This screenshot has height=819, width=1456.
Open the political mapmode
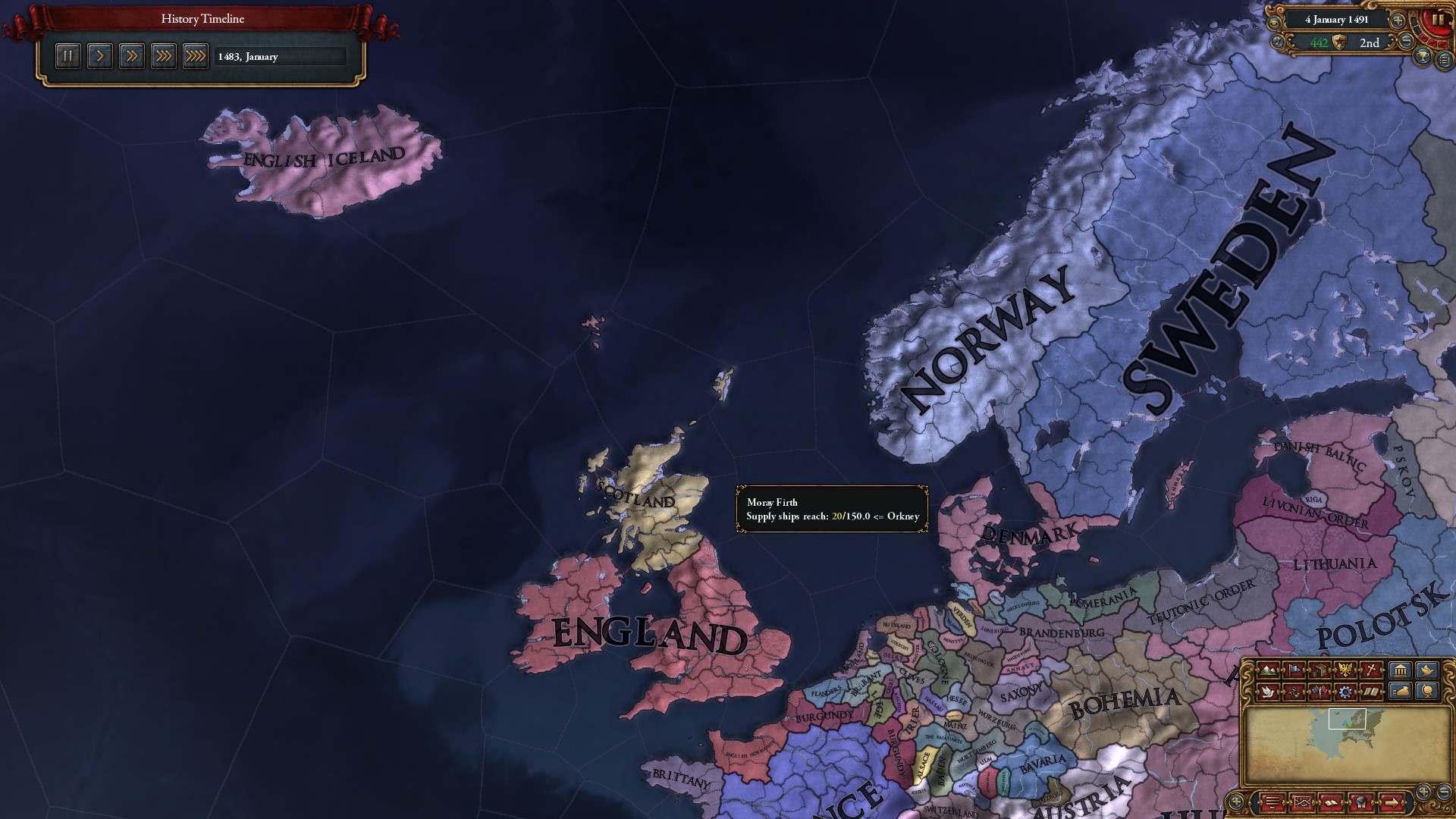pos(1295,670)
